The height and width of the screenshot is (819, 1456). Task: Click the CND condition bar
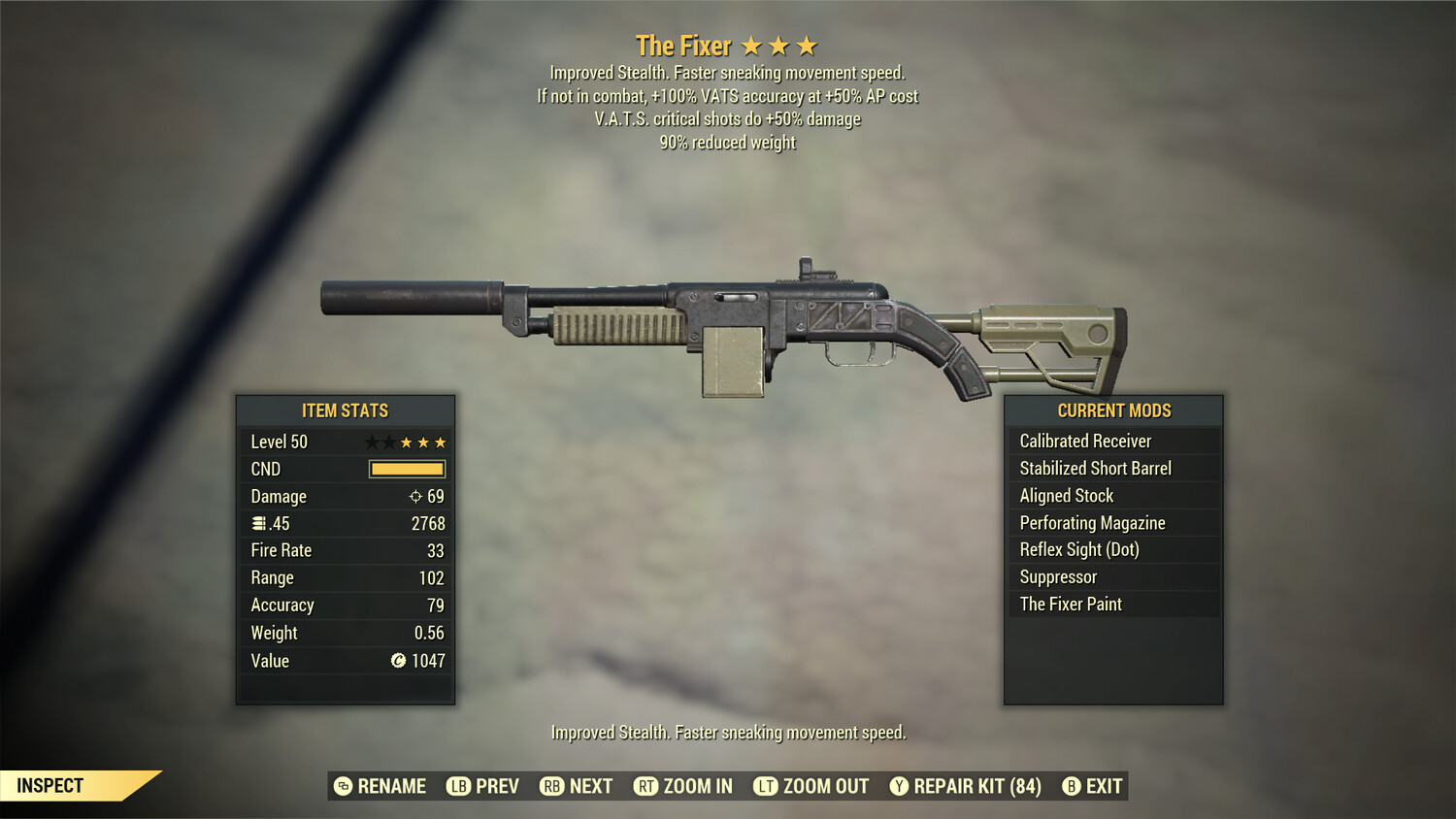click(405, 469)
